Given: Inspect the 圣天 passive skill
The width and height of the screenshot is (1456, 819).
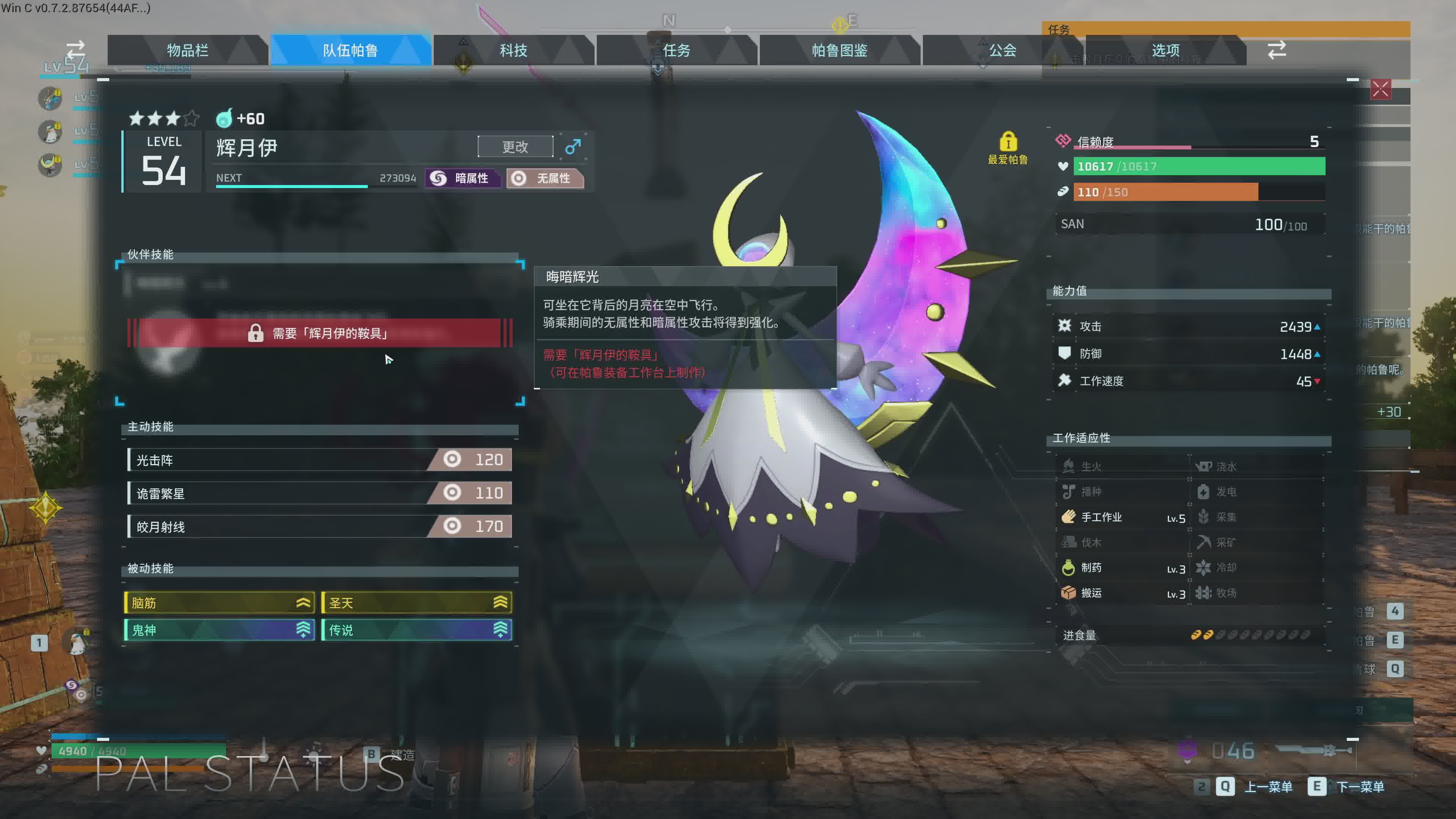Looking at the screenshot, I should (x=417, y=602).
